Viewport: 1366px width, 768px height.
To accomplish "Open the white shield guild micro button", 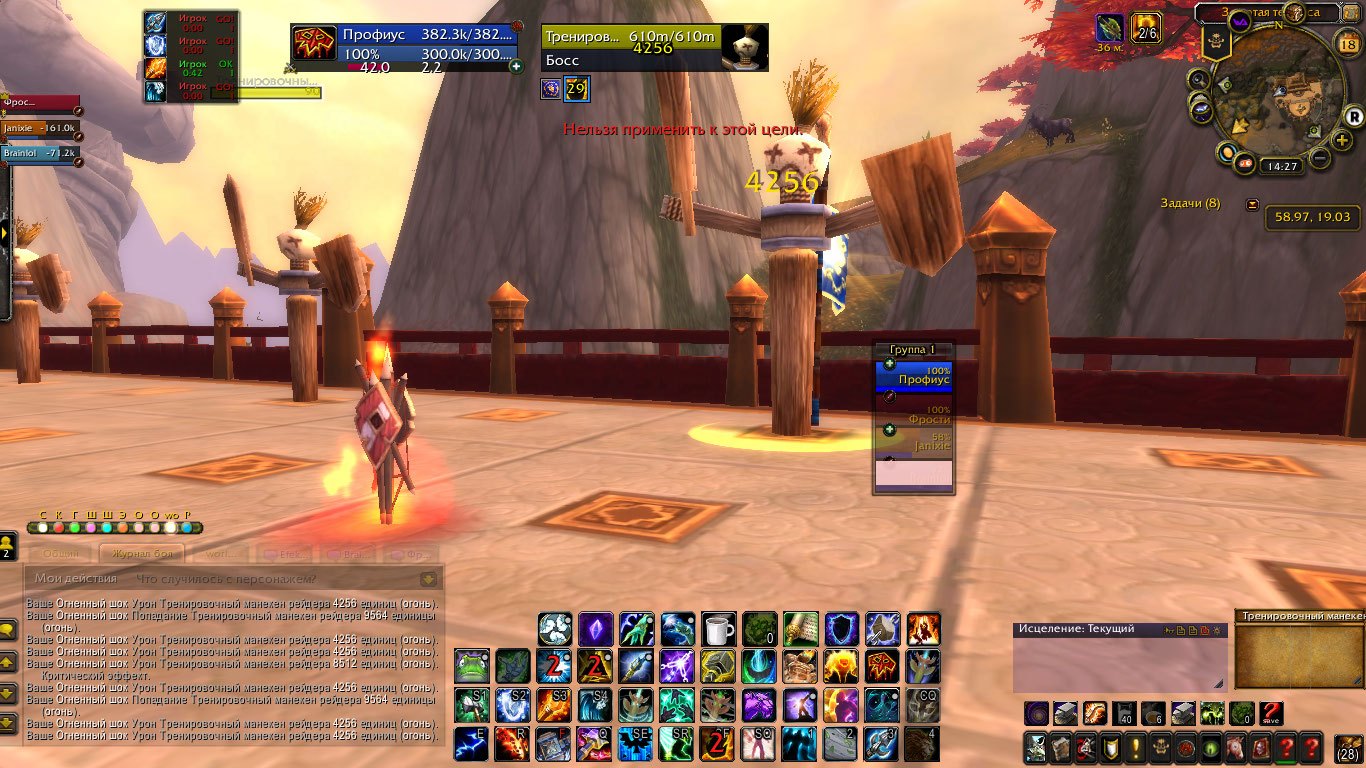I will 1111,747.
